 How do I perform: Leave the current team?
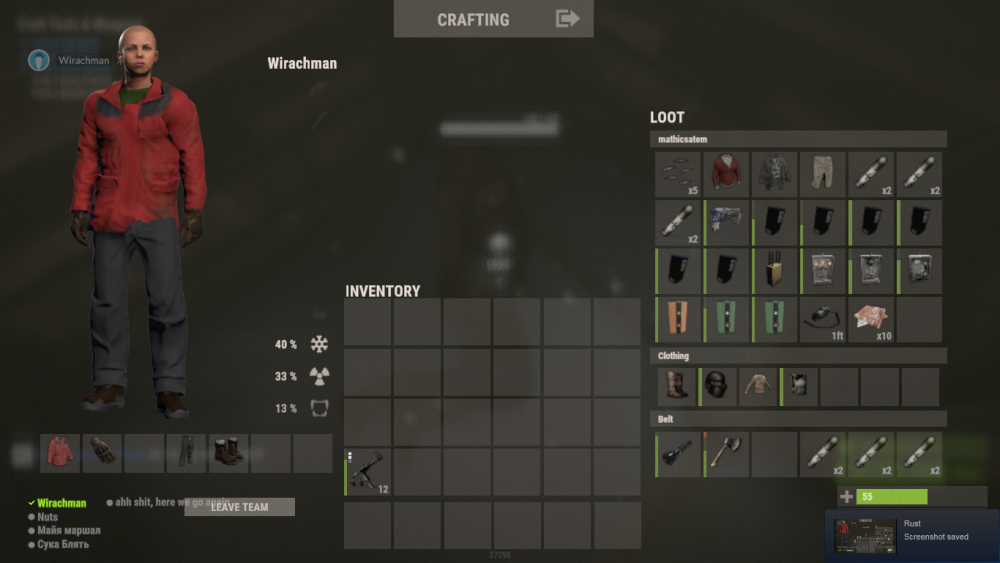(x=239, y=507)
